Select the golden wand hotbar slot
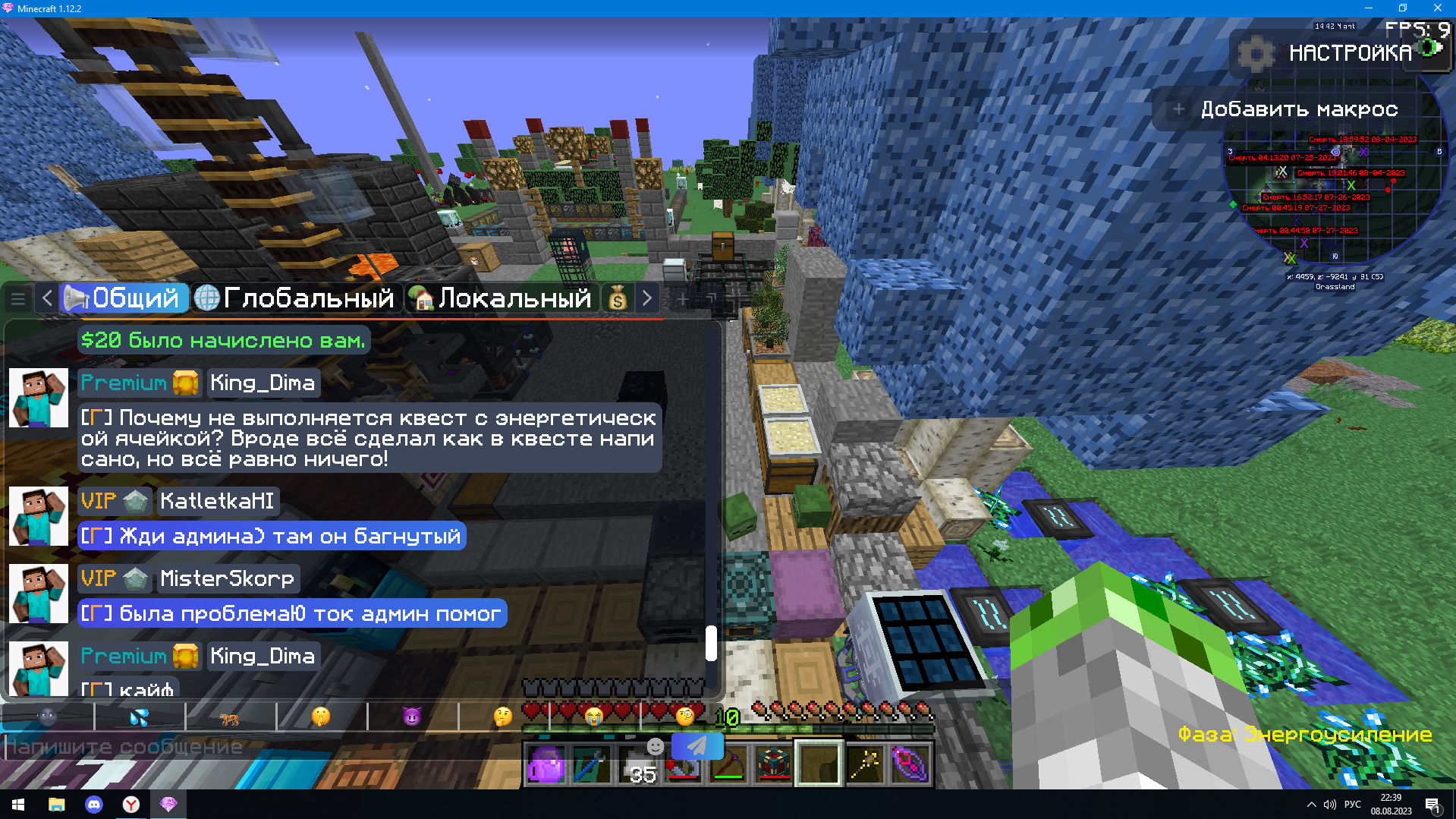The width and height of the screenshot is (1456, 819). pyautogui.click(x=865, y=764)
